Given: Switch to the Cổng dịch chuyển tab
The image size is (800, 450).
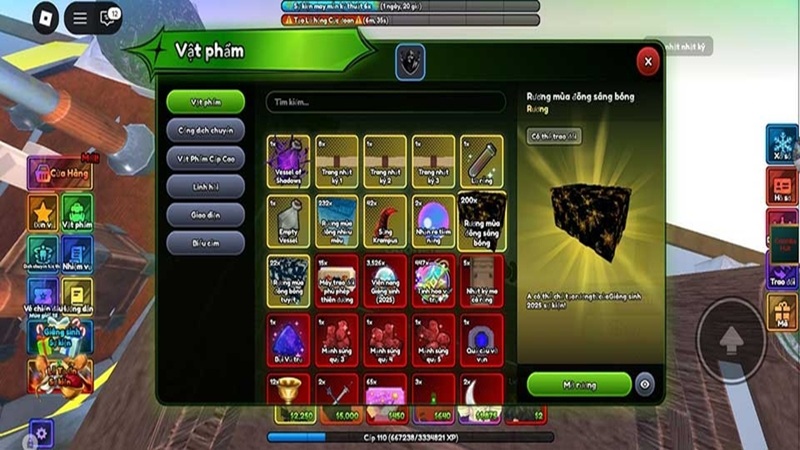Looking at the screenshot, I should coord(206,129).
